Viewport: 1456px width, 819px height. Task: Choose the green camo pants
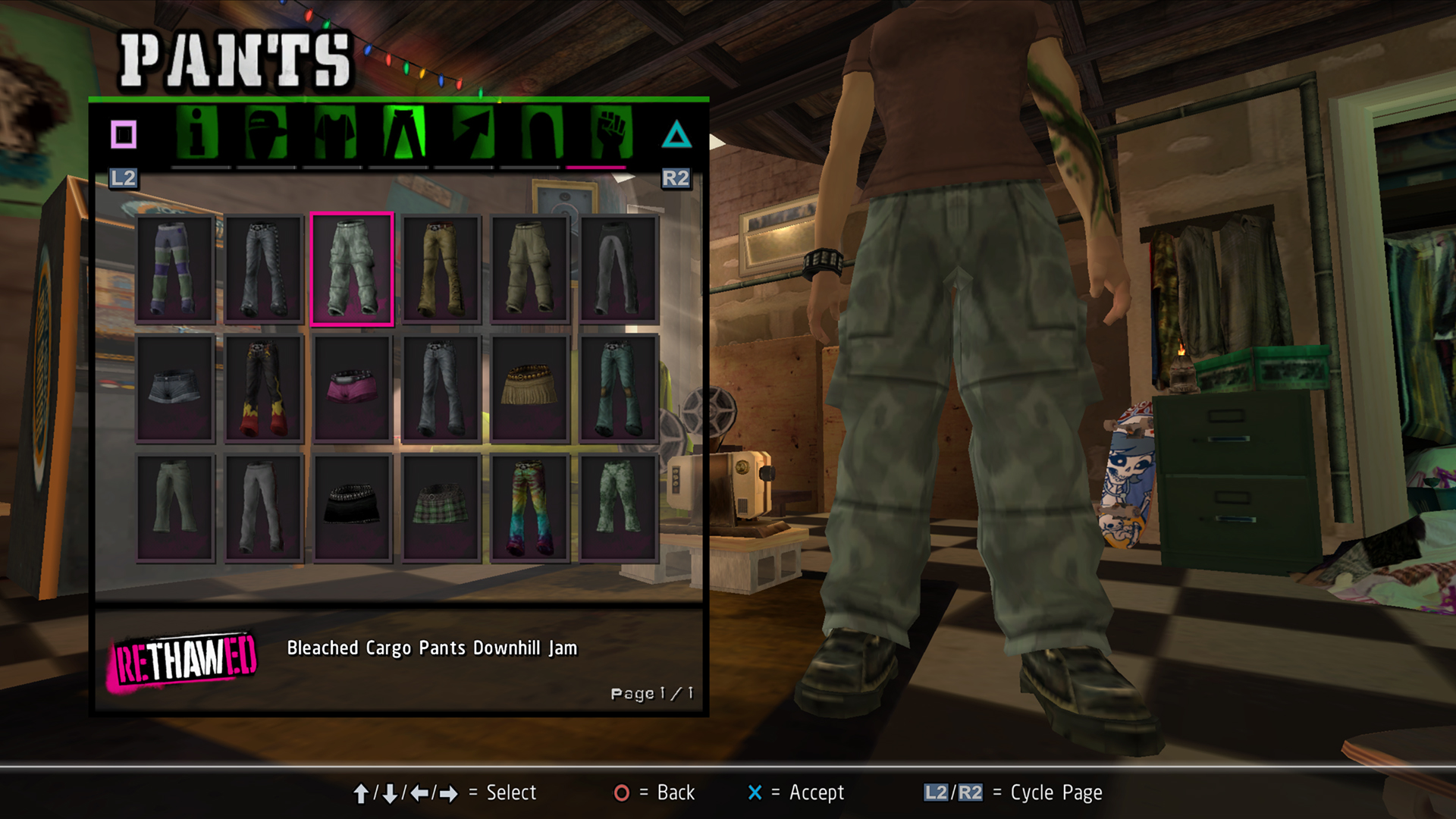pos(618,507)
